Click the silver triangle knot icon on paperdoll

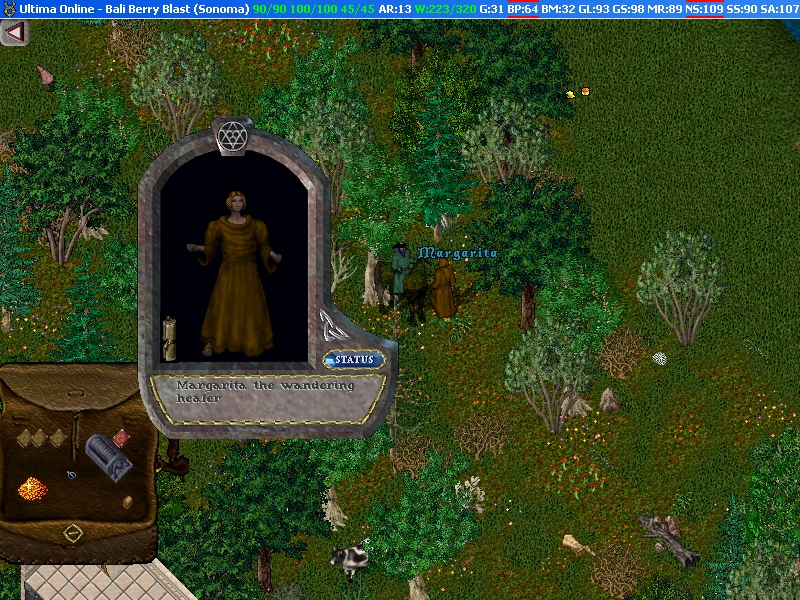[x=329, y=323]
